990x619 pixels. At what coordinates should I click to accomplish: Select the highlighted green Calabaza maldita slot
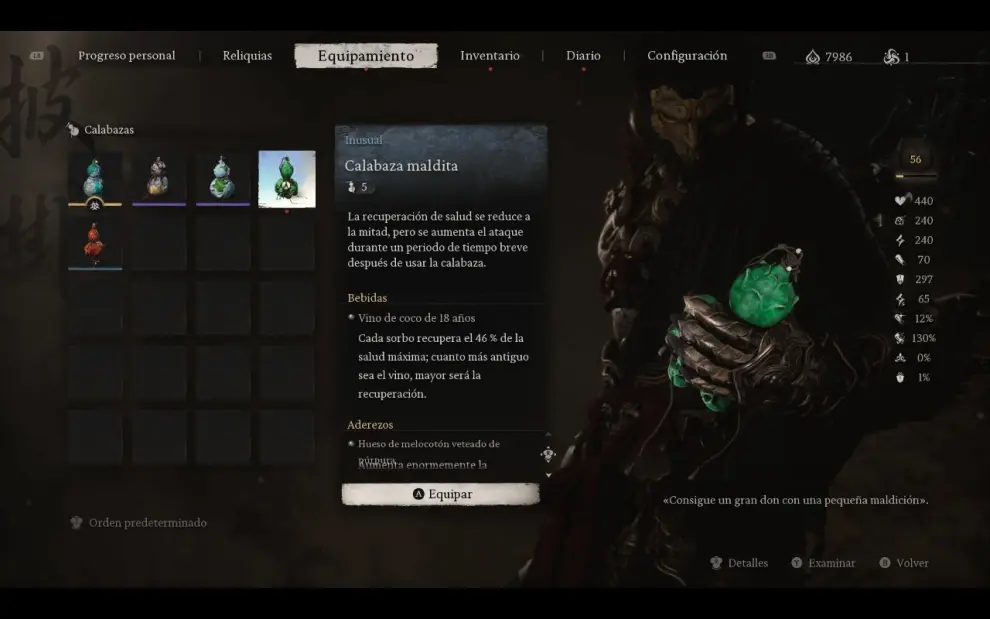(287, 179)
